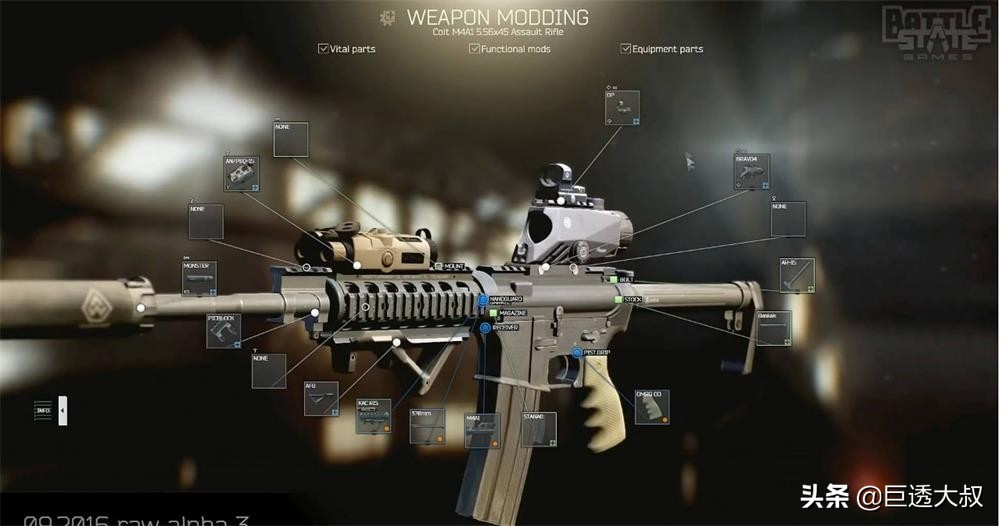This screenshot has width=1000, height=526.
Task: Open the stock item slot
Action: tap(773, 328)
